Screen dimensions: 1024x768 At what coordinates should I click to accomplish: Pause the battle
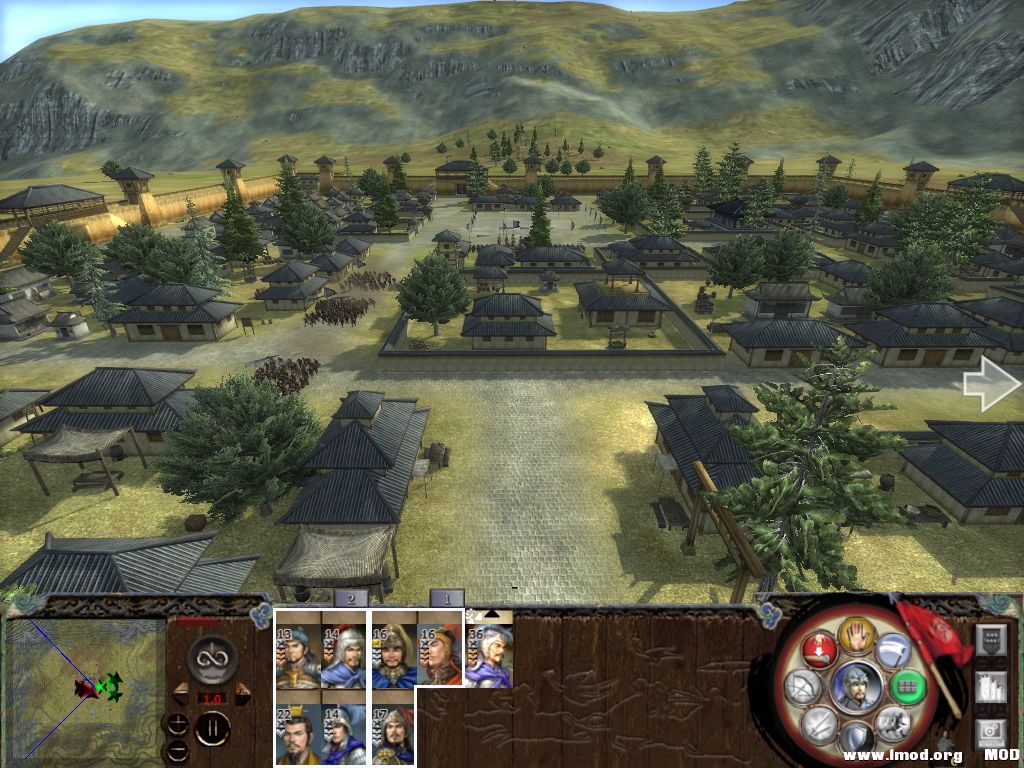[213, 727]
